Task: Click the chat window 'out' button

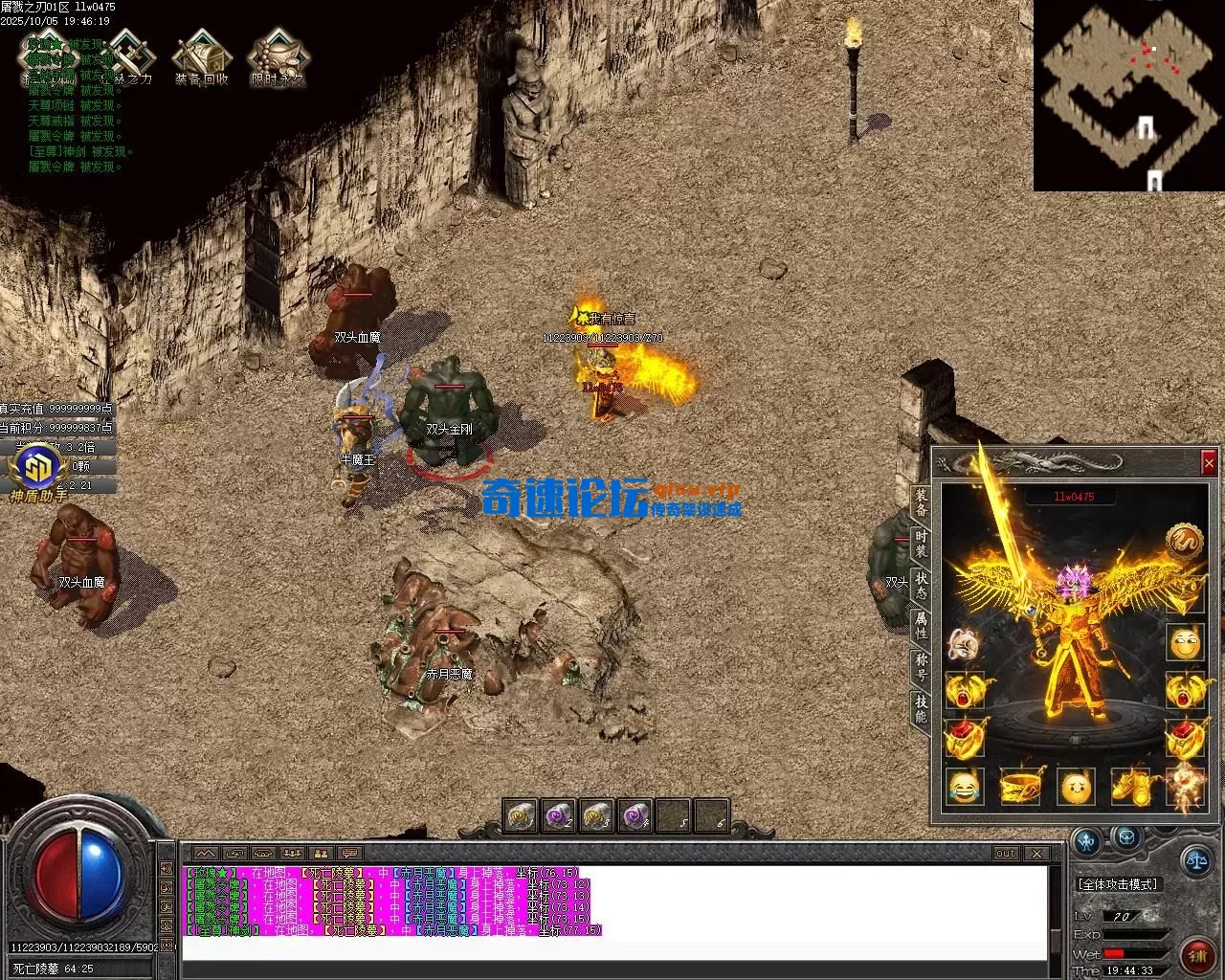Action: coord(1005,853)
